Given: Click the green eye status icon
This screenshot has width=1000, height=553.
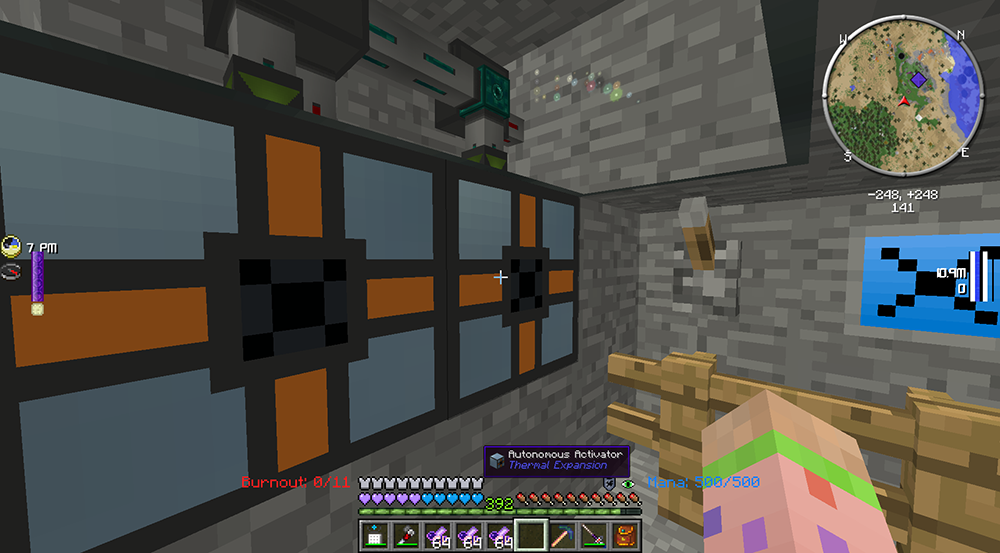Looking at the screenshot, I should [628, 484].
